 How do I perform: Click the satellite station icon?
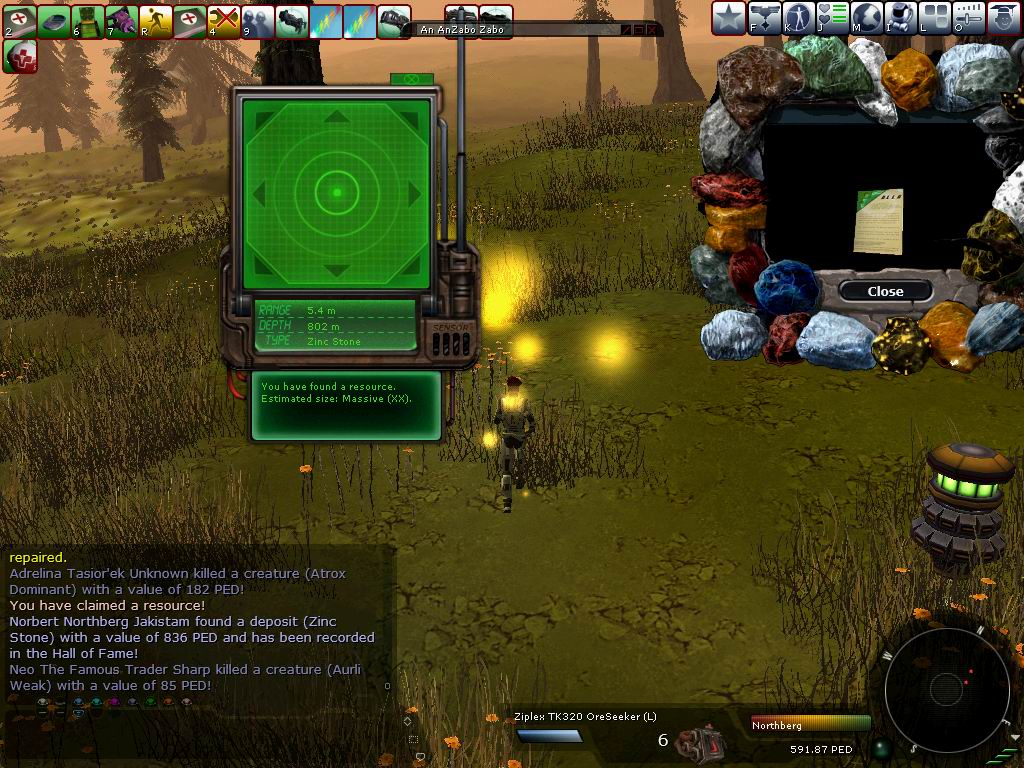click(764, 18)
